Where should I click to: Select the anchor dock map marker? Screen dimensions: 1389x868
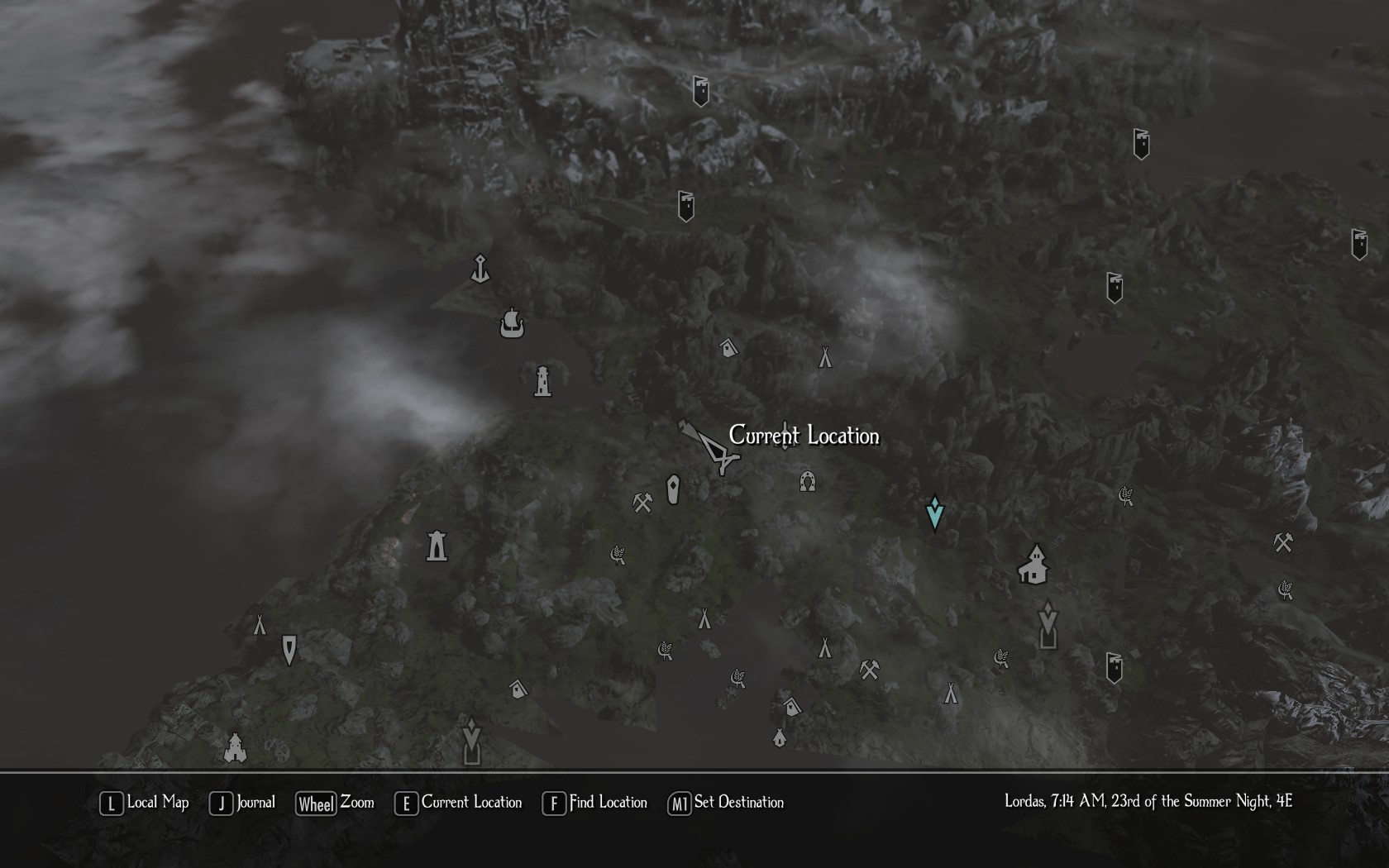[480, 269]
